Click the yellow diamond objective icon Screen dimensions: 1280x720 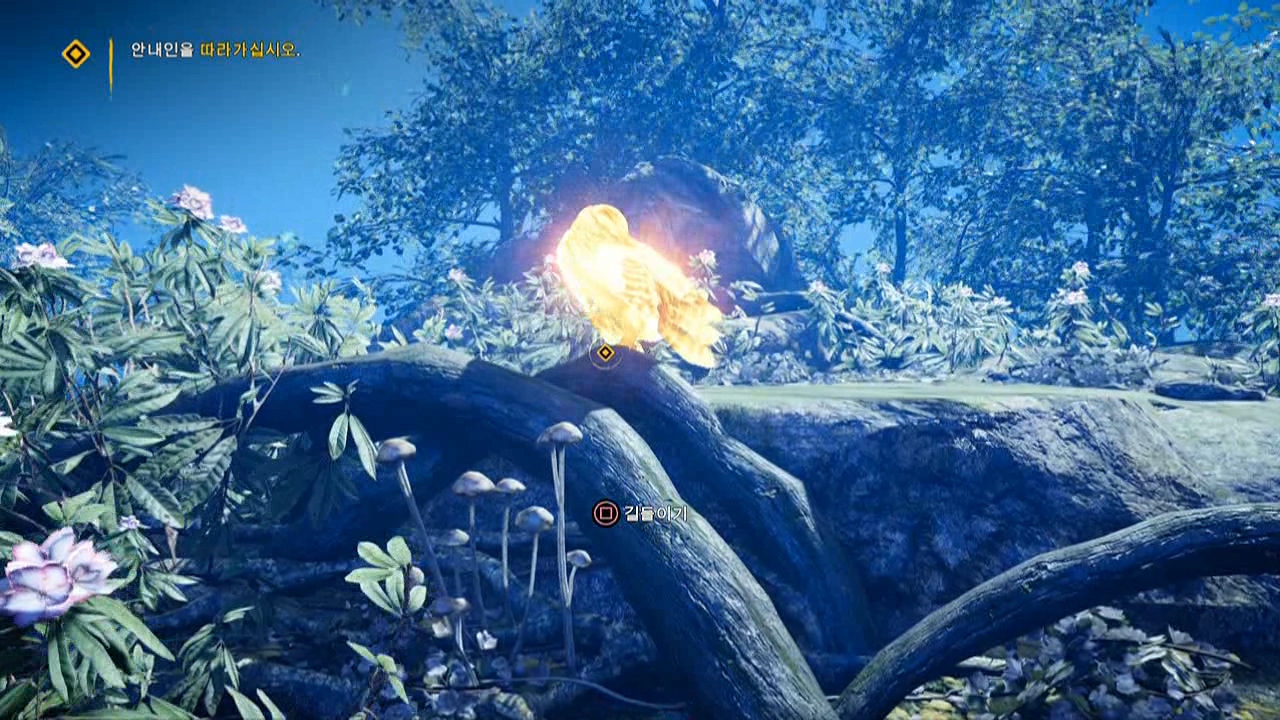click(x=76, y=54)
